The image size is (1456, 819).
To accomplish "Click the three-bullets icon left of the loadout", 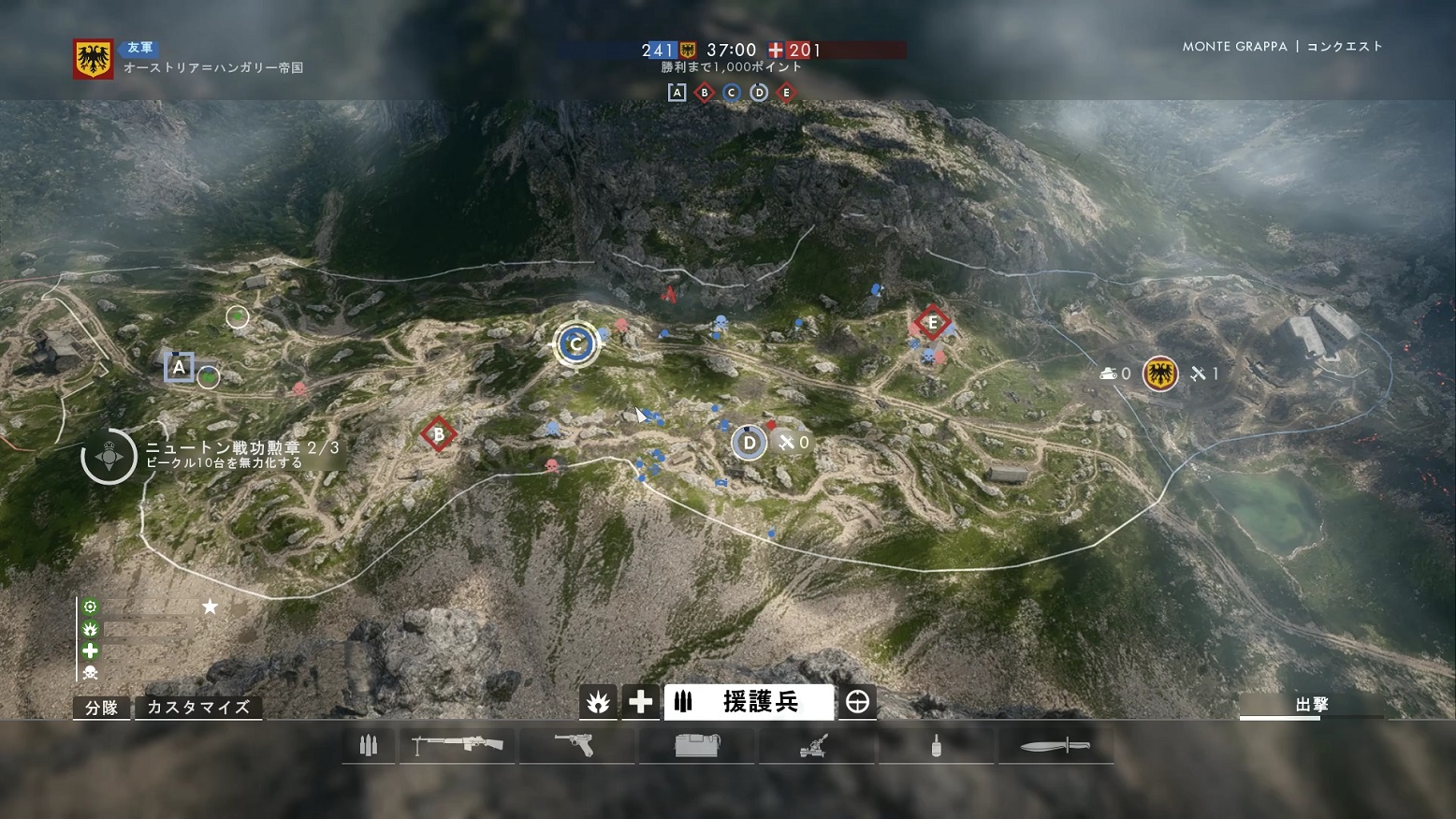I will point(369,746).
